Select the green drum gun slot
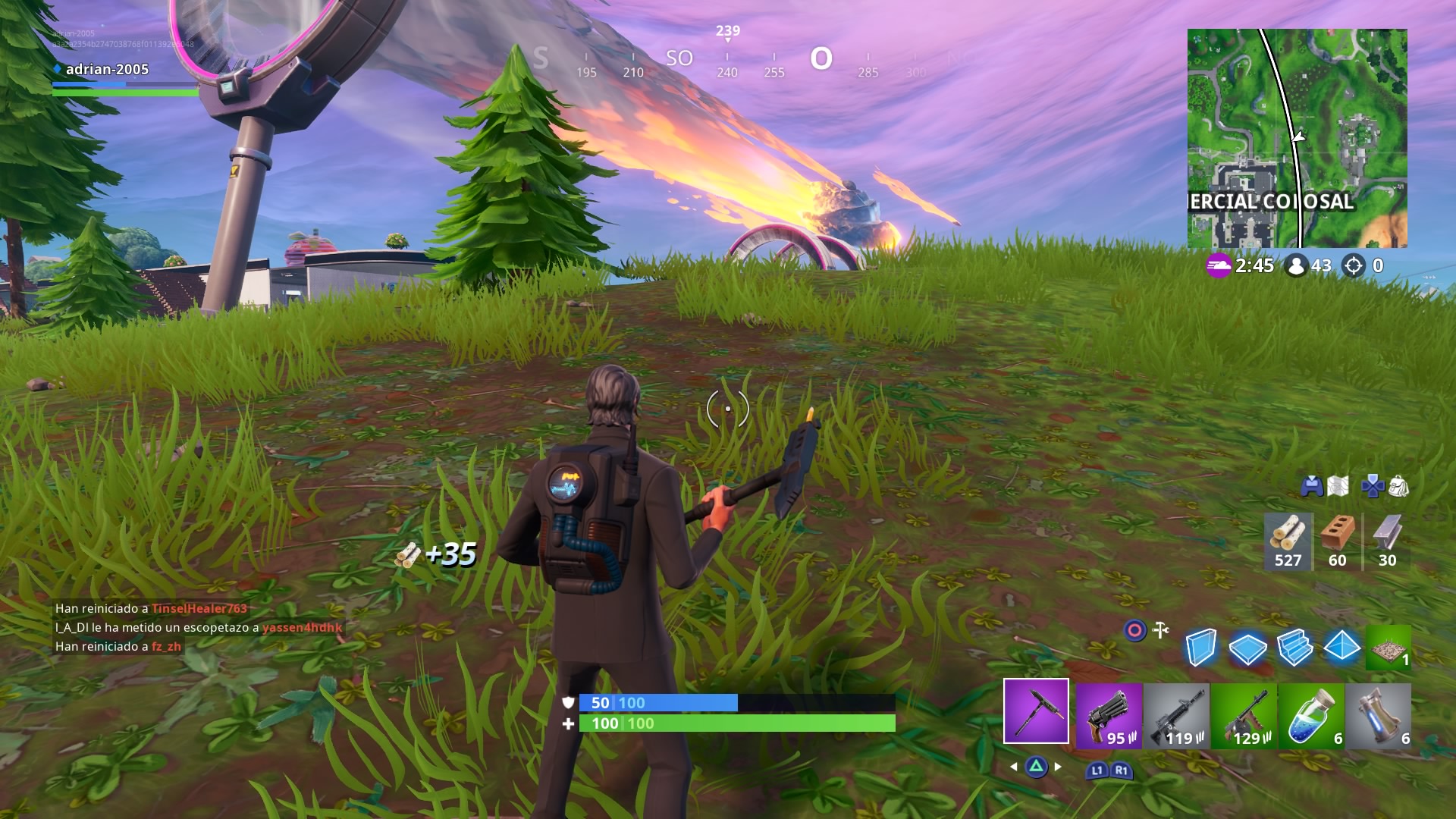Viewport: 1456px width, 819px height. (1244, 717)
